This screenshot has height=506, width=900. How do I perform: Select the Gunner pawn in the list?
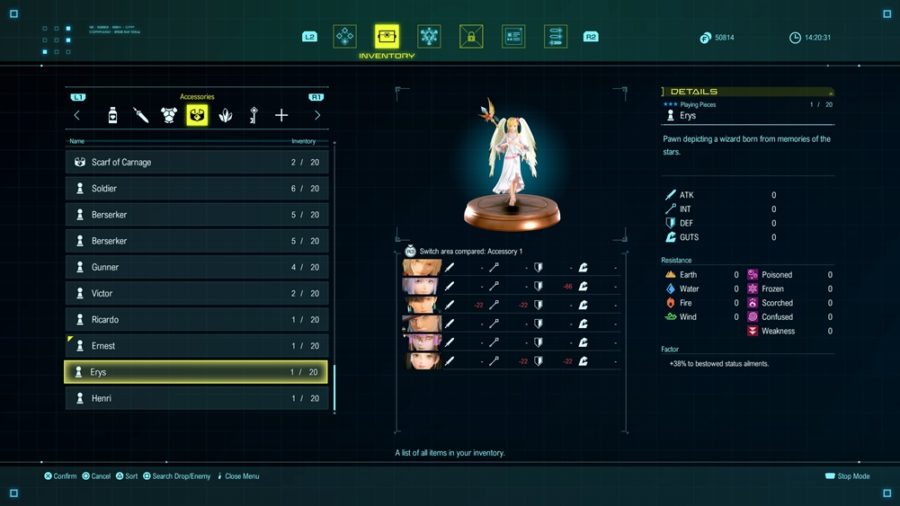pos(196,267)
